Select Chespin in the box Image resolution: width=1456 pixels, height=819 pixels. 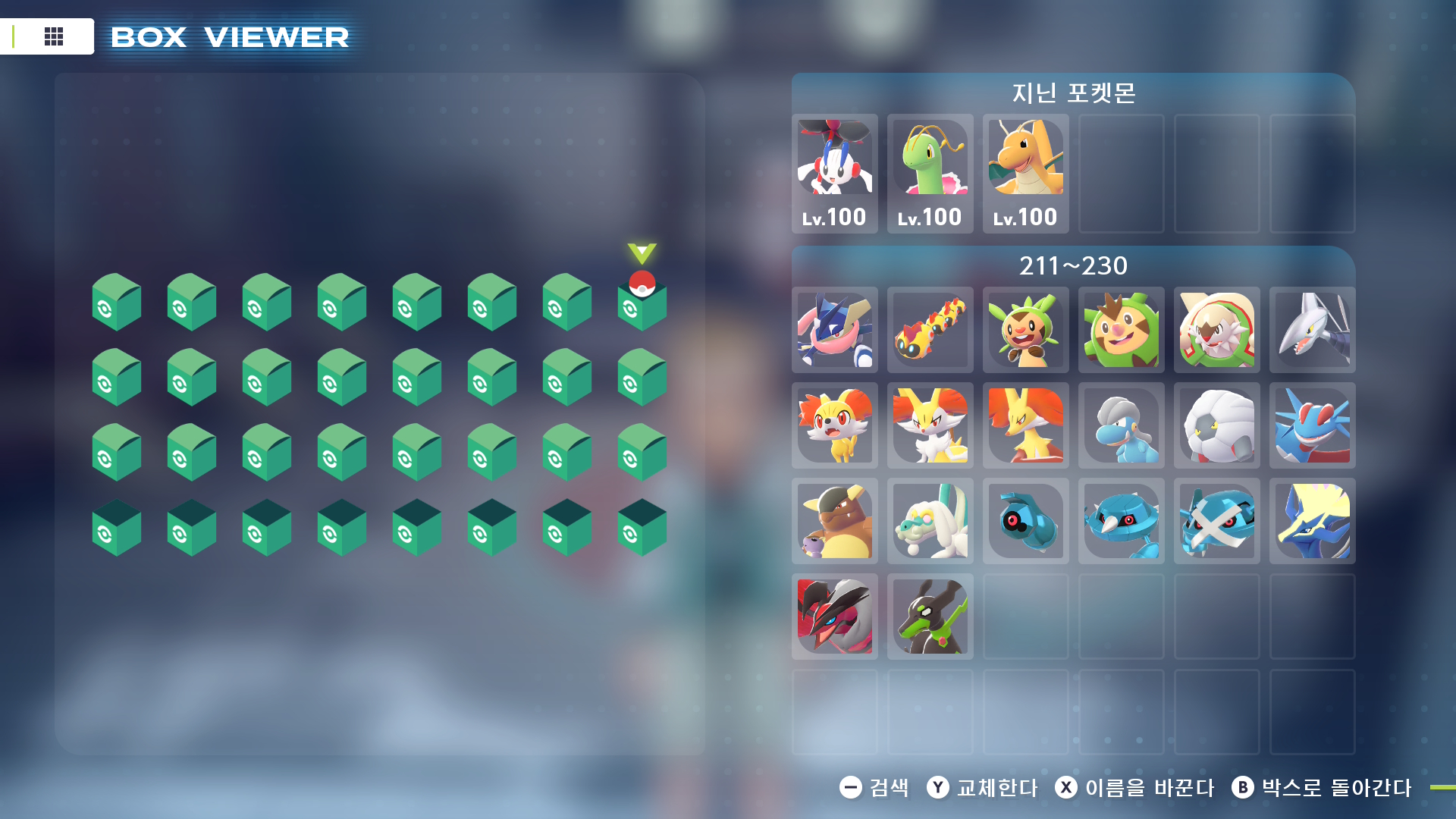(1025, 330)
